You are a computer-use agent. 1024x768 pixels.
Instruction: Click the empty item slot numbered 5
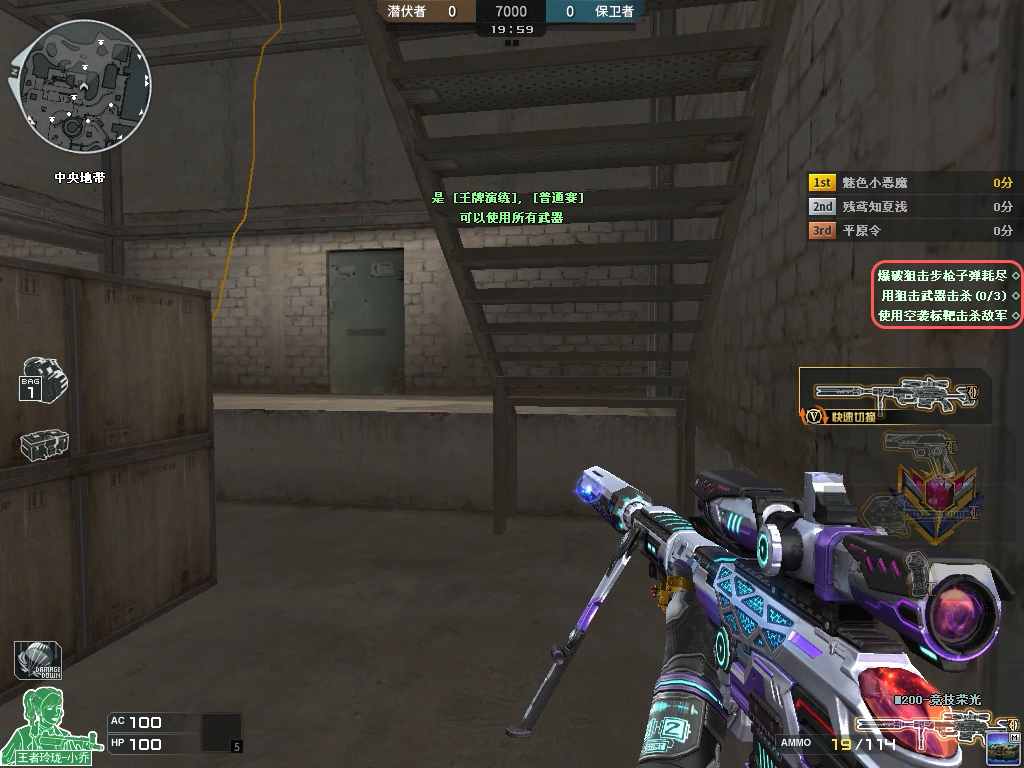click(222, 732)
